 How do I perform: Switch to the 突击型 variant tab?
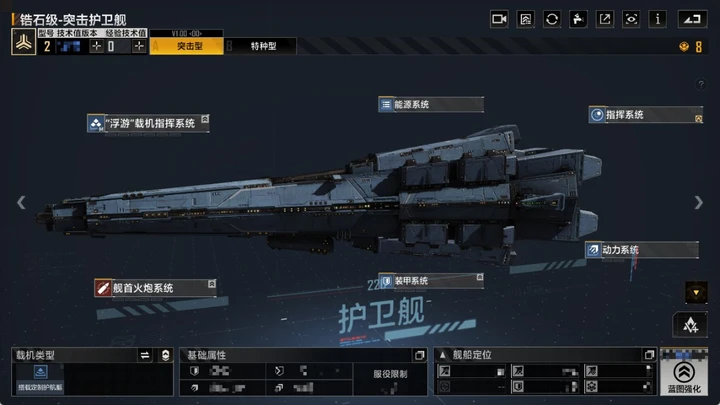[x=186, y=46]
